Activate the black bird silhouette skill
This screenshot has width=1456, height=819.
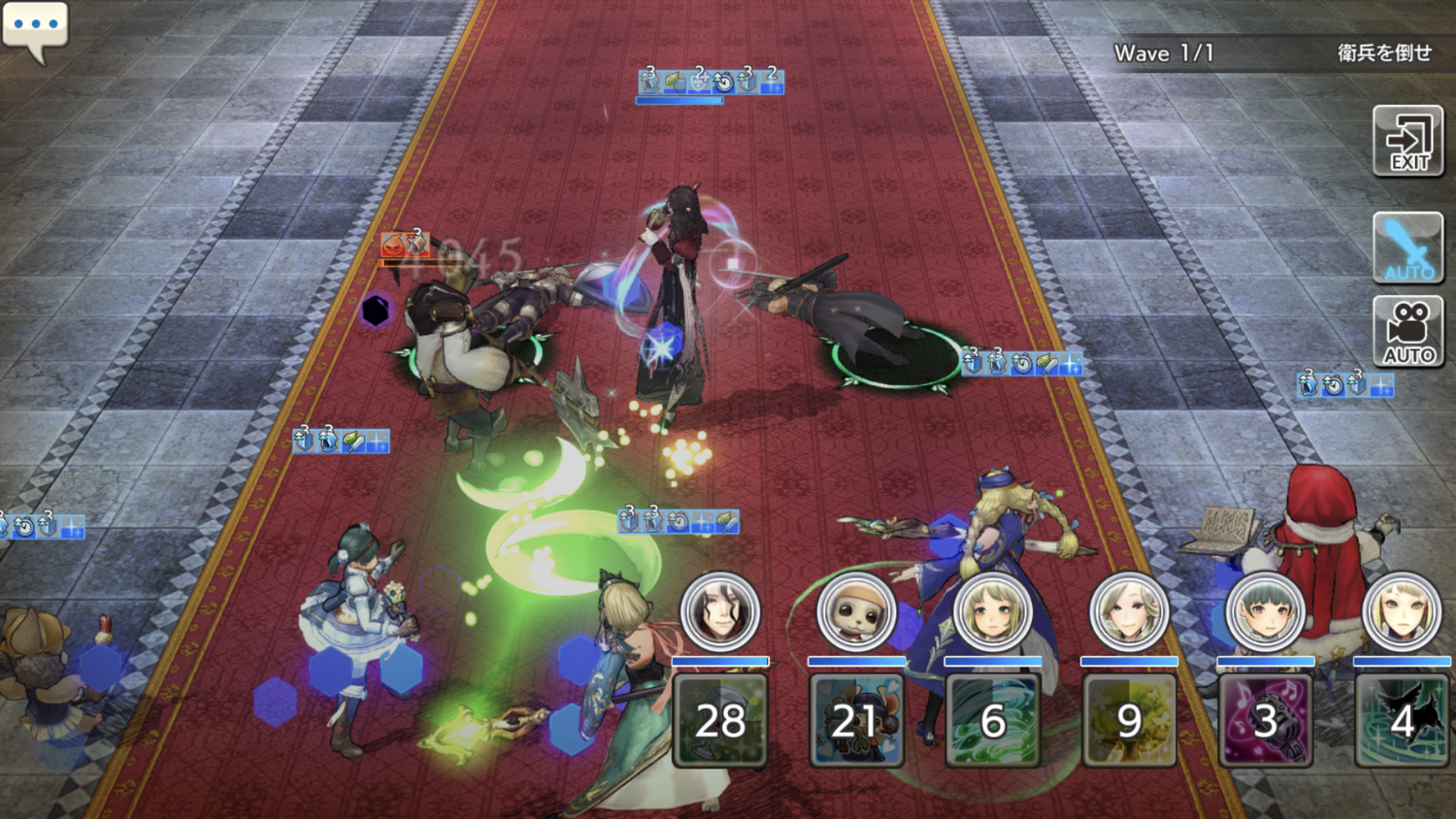point(1402,720)
